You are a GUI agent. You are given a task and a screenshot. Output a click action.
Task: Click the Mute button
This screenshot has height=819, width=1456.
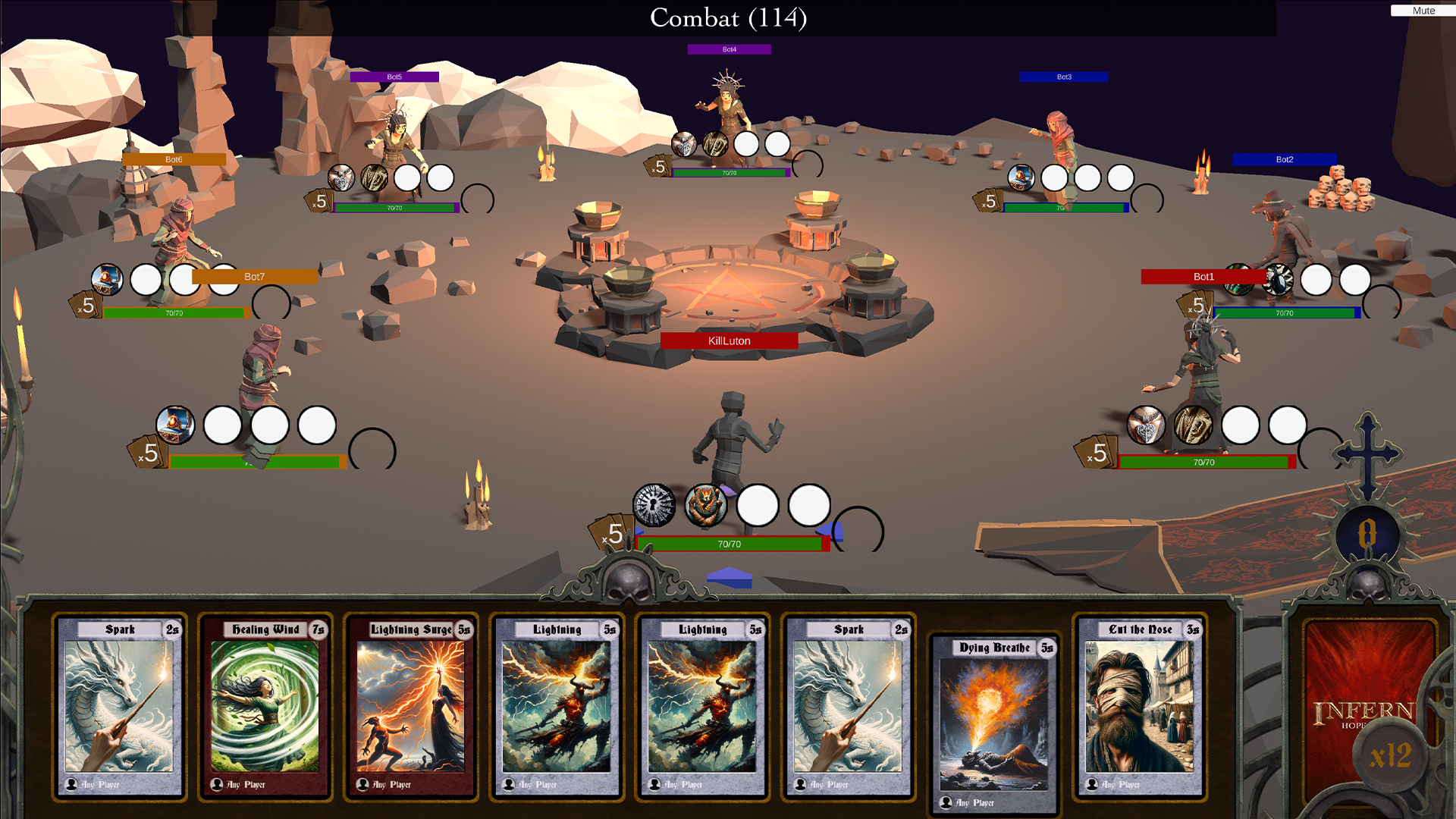(1423, 11)
